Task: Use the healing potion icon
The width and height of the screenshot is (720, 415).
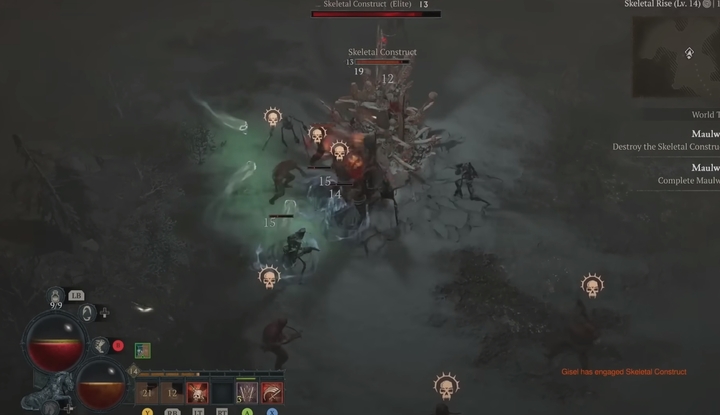Action: pyautogui.click(x=56, y=296)
